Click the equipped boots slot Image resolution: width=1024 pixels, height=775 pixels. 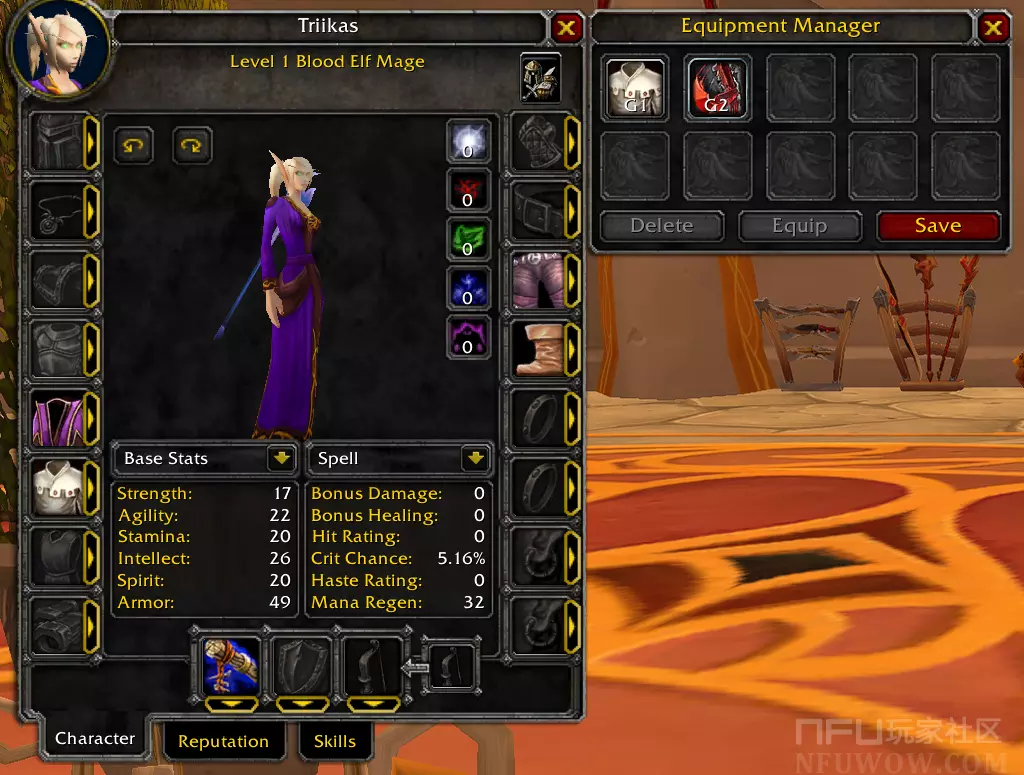pyautogui.click(x=539, y=349)
